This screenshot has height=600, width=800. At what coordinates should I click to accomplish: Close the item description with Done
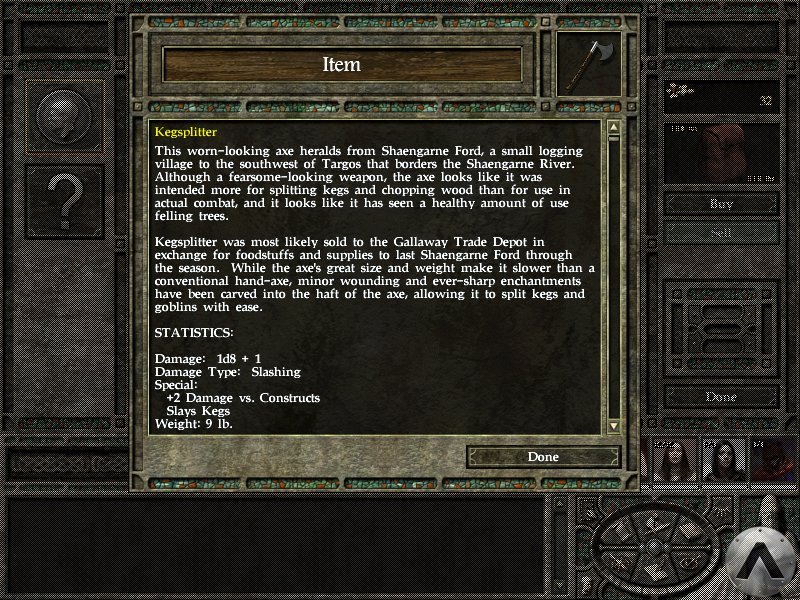(543, 457)
